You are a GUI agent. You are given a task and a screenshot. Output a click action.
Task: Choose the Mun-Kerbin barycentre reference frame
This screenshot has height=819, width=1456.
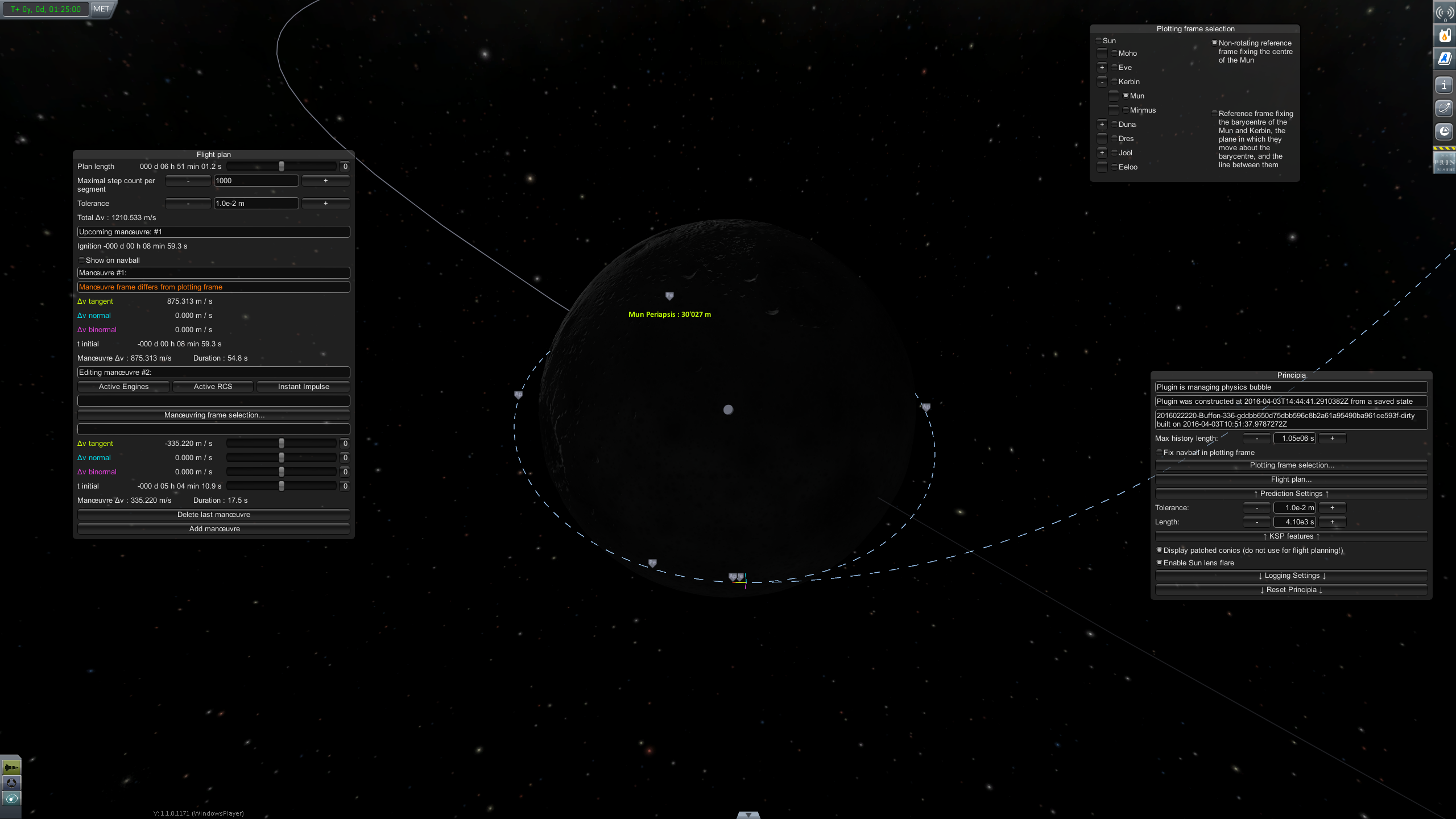point(1214,114)
